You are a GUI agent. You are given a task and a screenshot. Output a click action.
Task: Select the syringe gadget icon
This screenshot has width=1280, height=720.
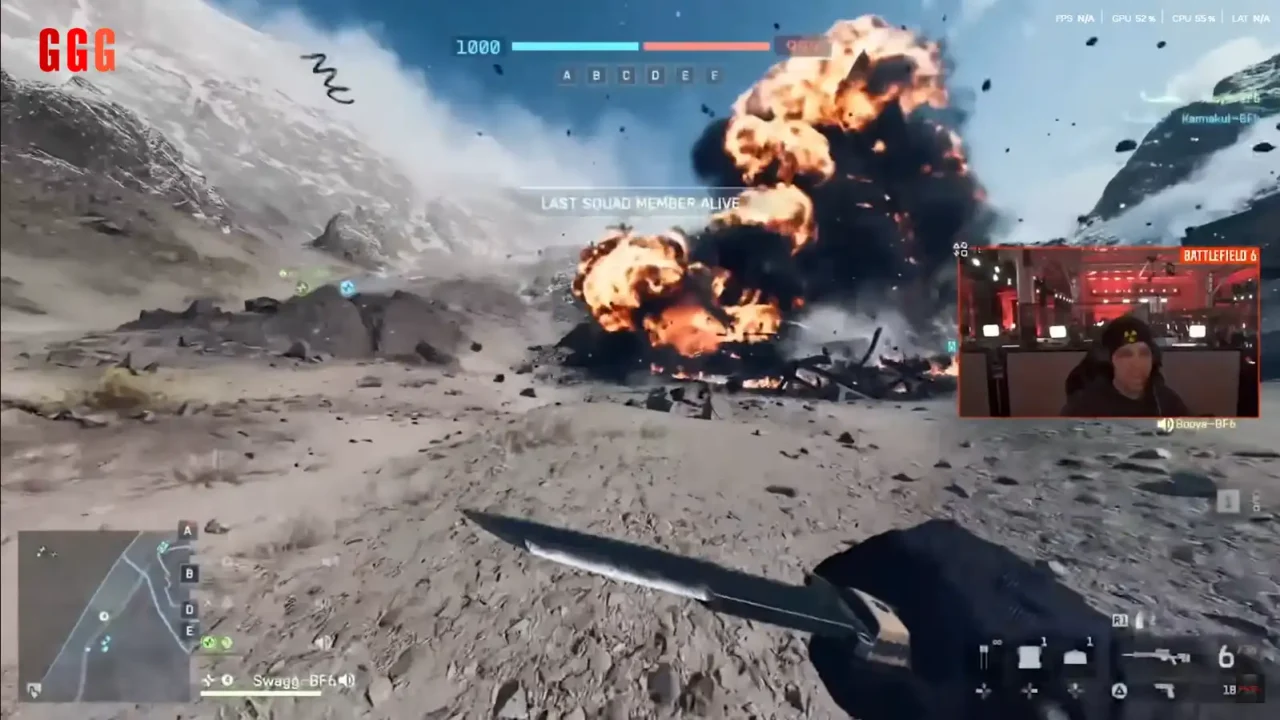[x=984, y=655]
